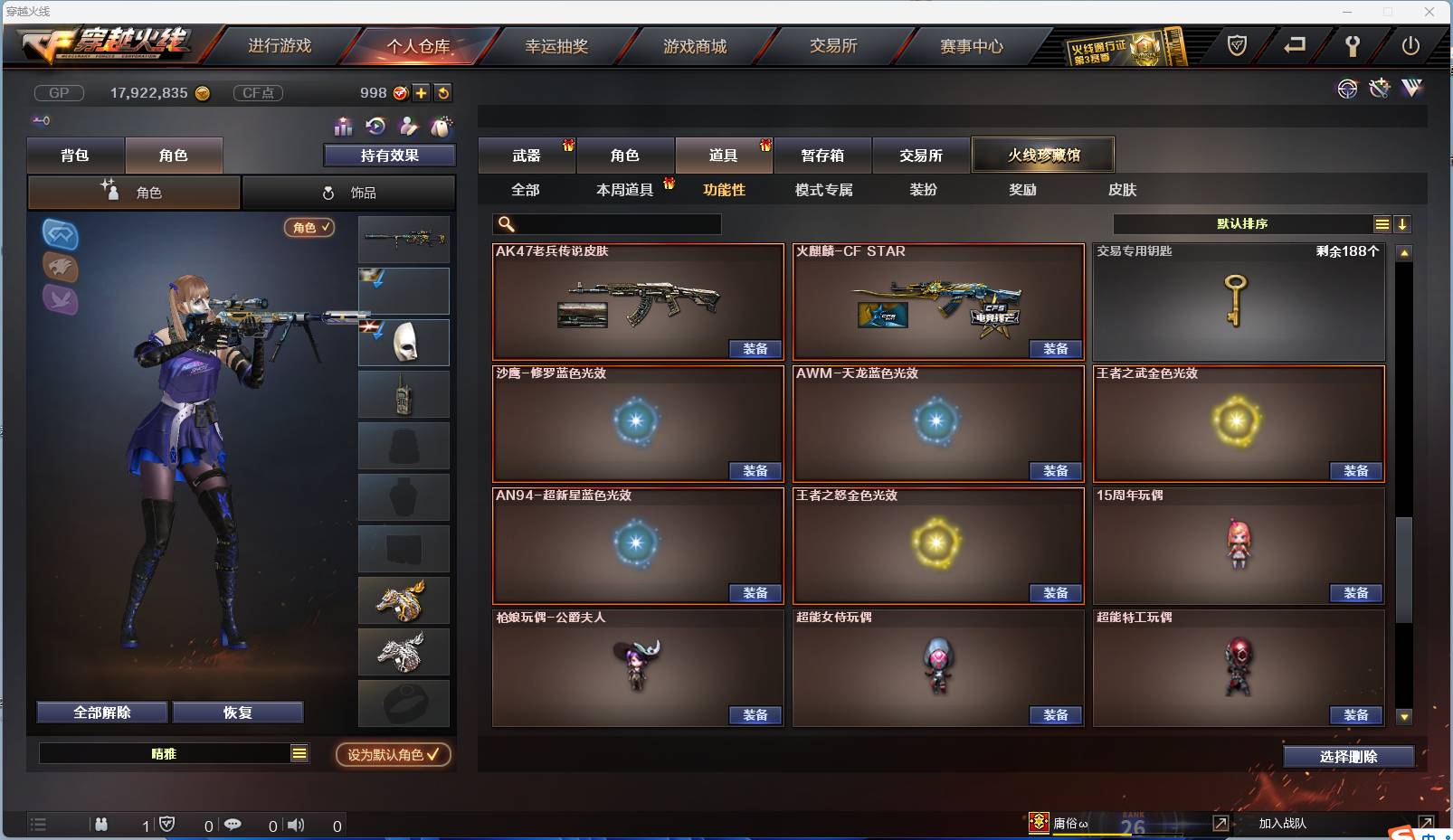
Task: Switch to the 火线珍藏馆 tab
Action: click(1043, 154)
